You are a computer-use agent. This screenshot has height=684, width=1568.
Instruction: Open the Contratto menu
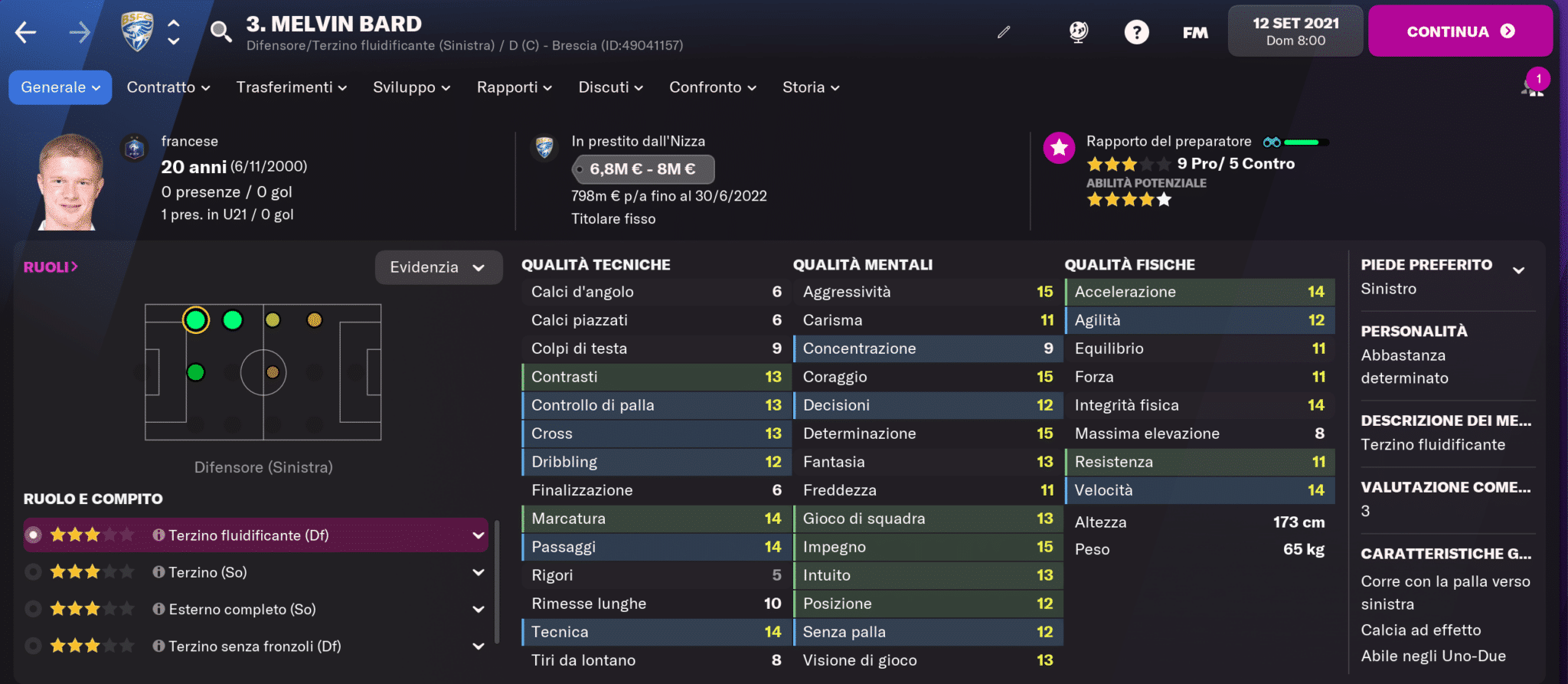coord(166,87)
